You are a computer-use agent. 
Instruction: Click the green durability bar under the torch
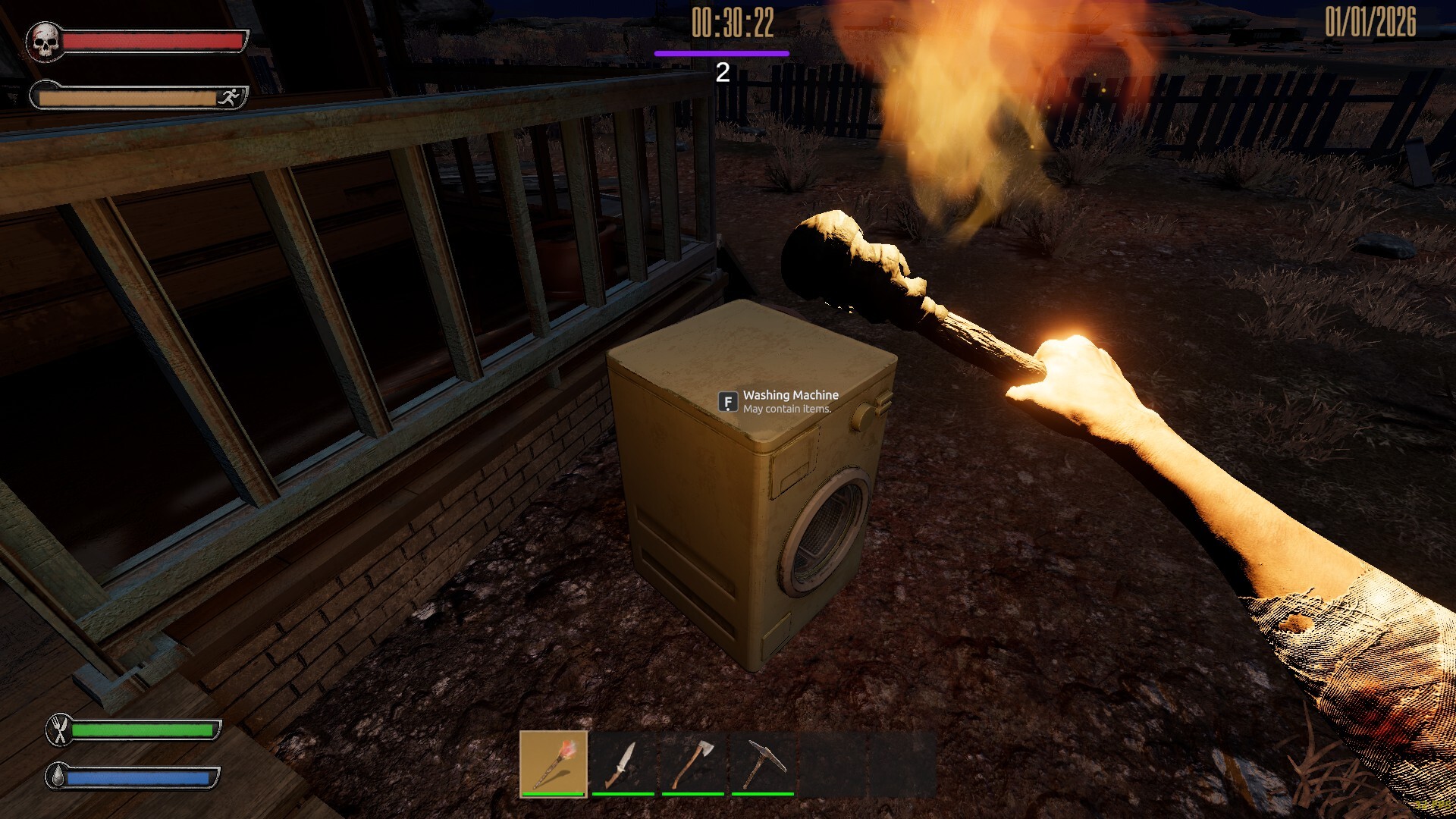552,795
